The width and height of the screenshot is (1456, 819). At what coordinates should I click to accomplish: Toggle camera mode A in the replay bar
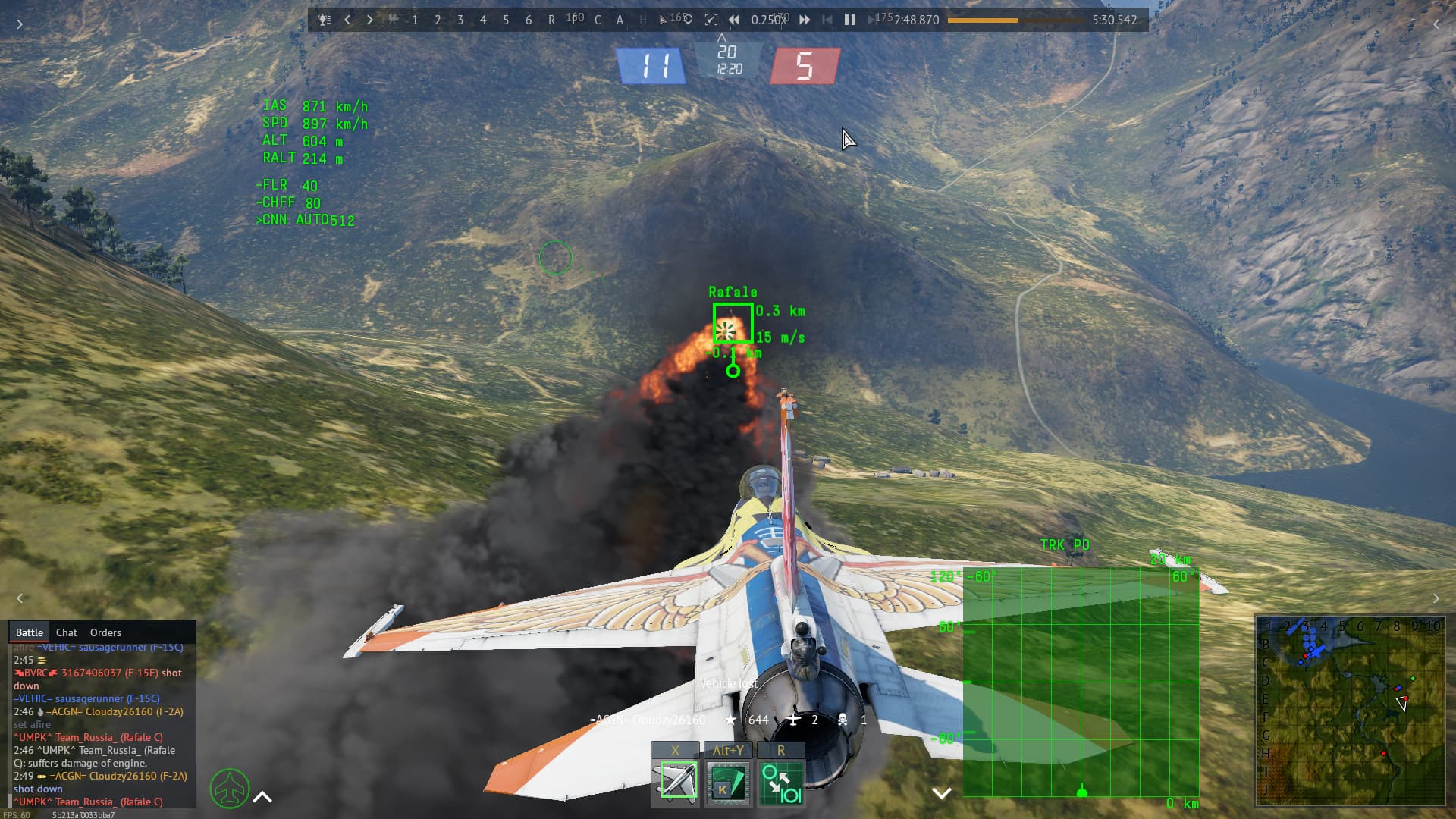(x=620, y=20)
